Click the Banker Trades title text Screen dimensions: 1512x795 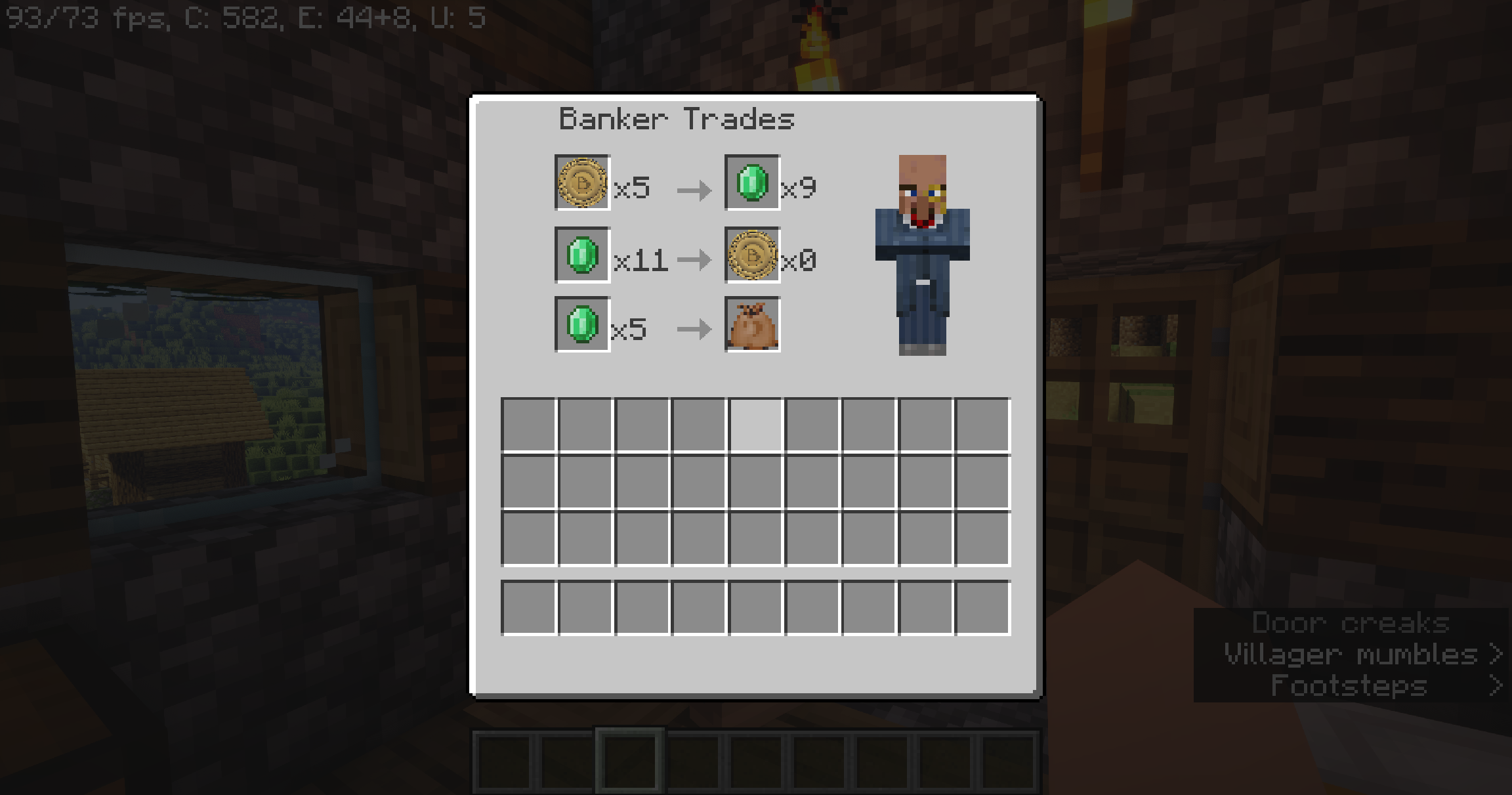tap(677, 119)
